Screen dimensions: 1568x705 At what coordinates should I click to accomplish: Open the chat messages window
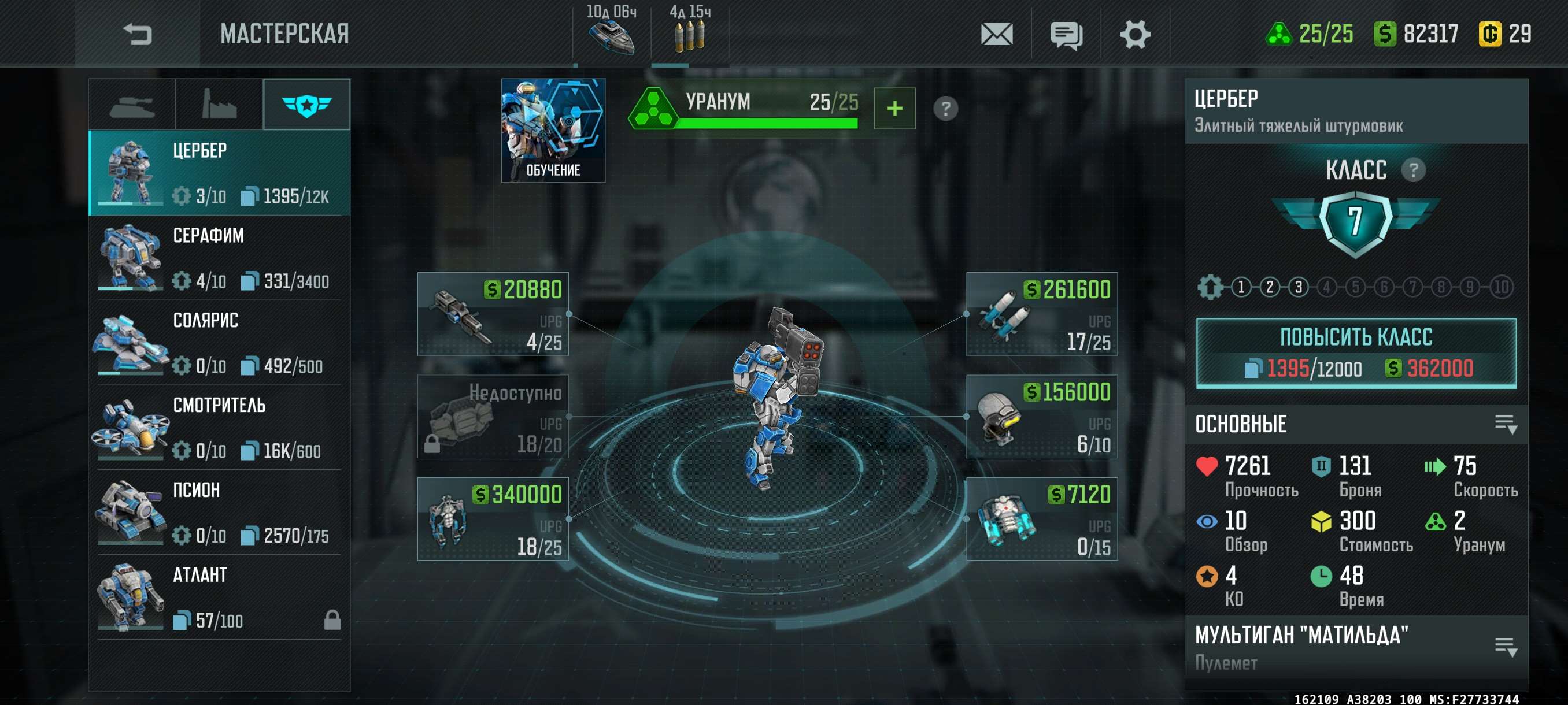point(1066,35)
